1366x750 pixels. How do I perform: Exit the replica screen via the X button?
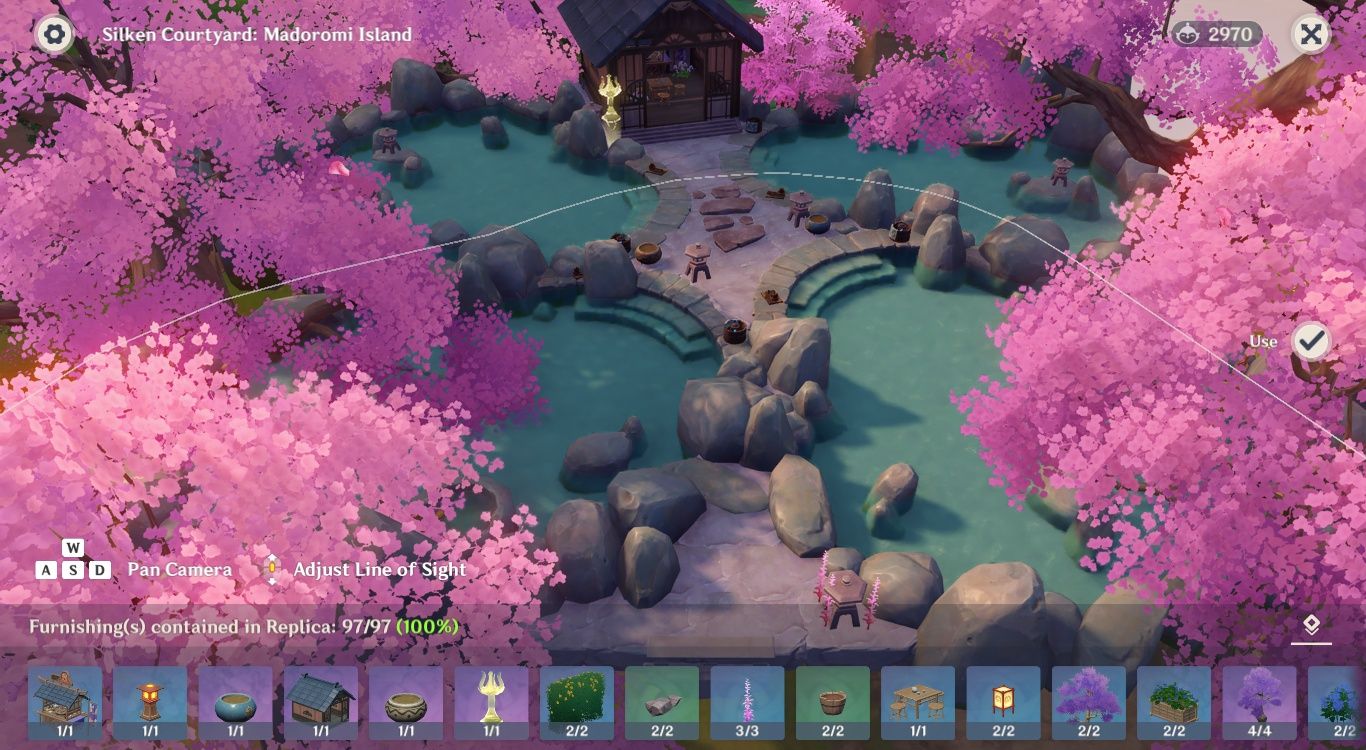pos(1313,33)
